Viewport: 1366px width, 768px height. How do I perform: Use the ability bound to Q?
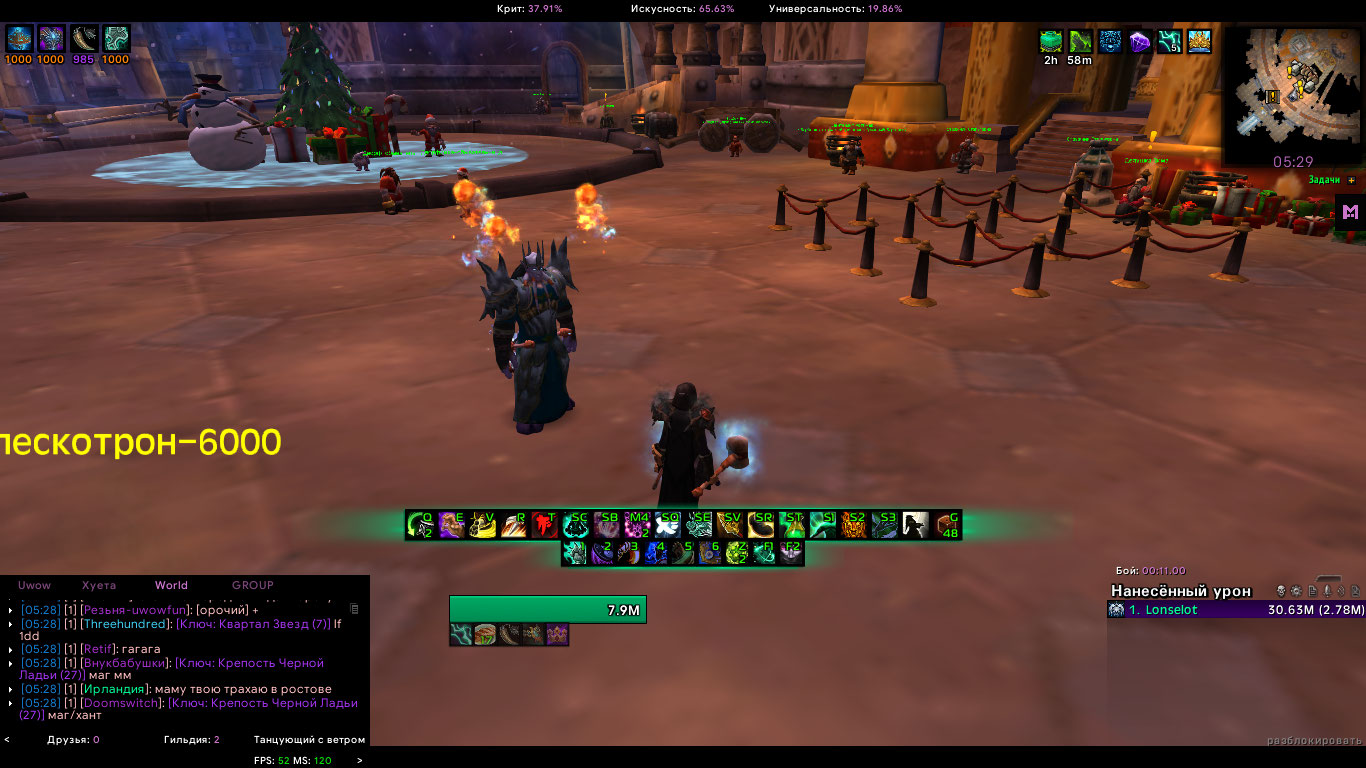[x=420, y=525]
